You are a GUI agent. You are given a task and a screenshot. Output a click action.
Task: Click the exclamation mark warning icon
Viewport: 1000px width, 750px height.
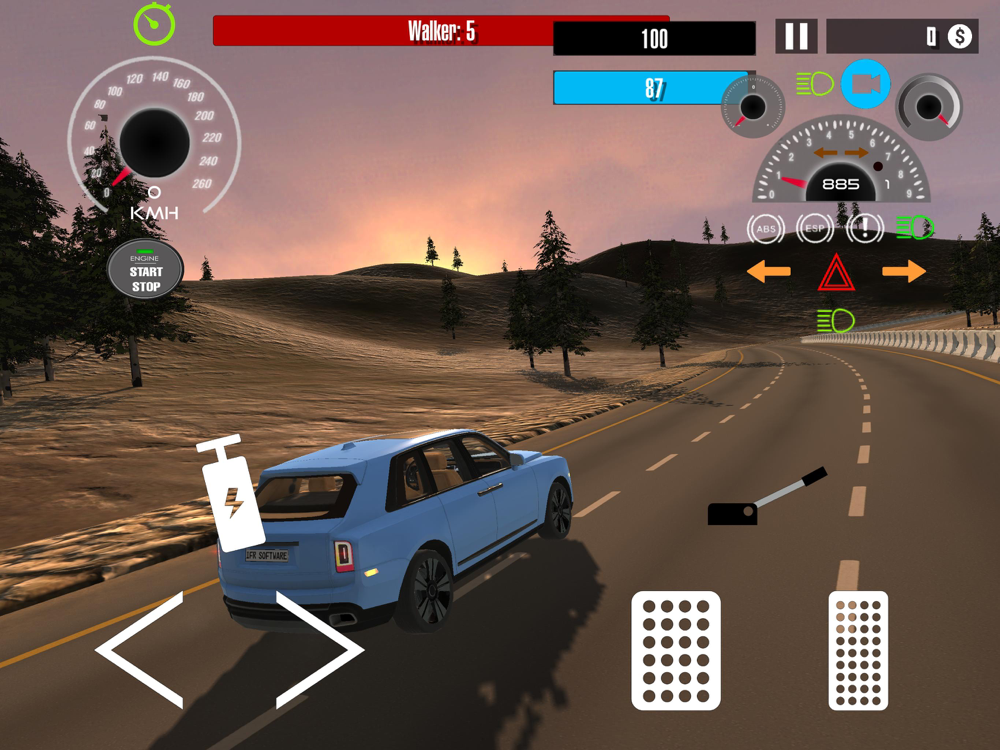(x=865, y=229)
